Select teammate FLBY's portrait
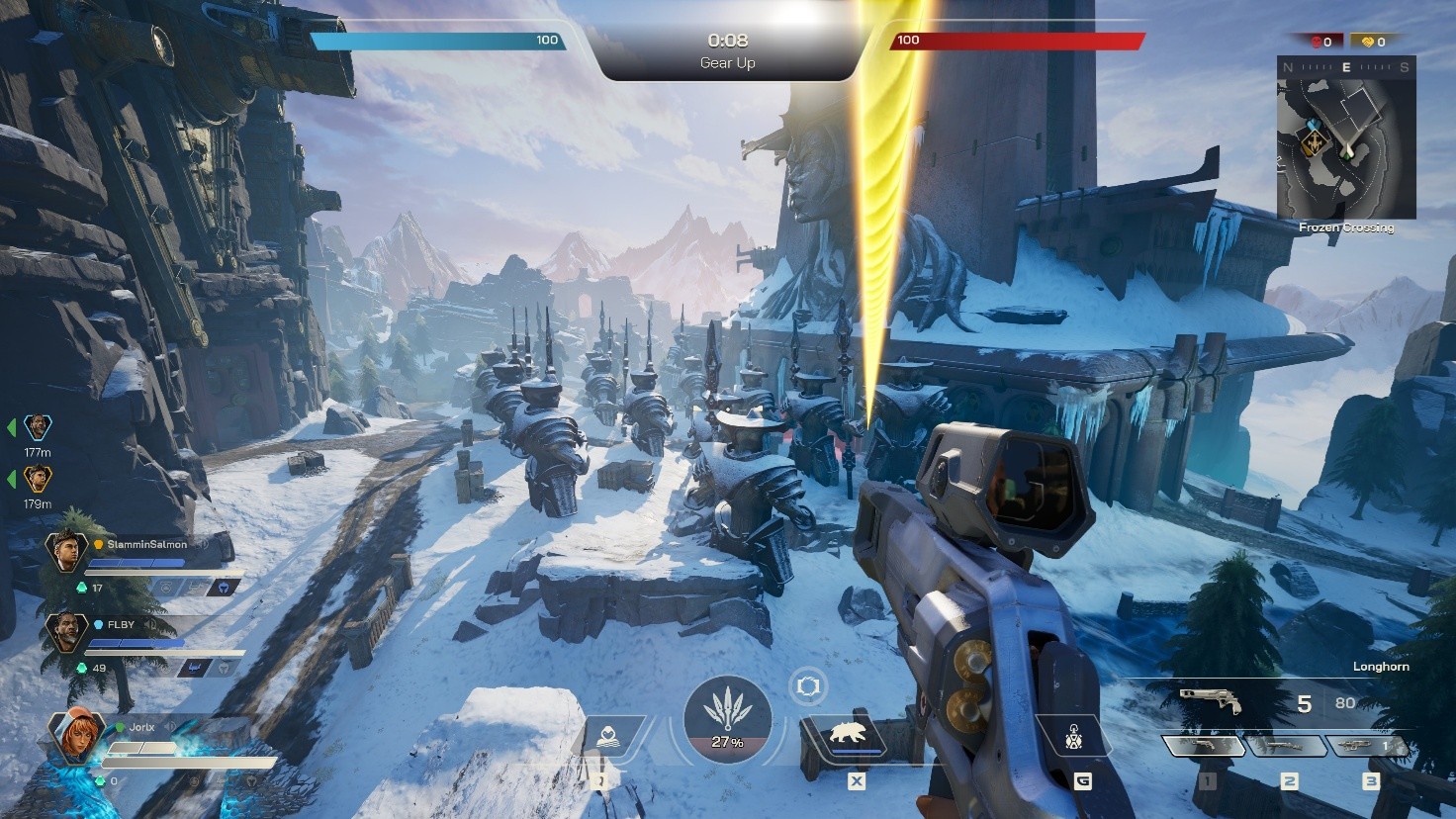This screenshot has width=1456, height=819. [66, 630]
